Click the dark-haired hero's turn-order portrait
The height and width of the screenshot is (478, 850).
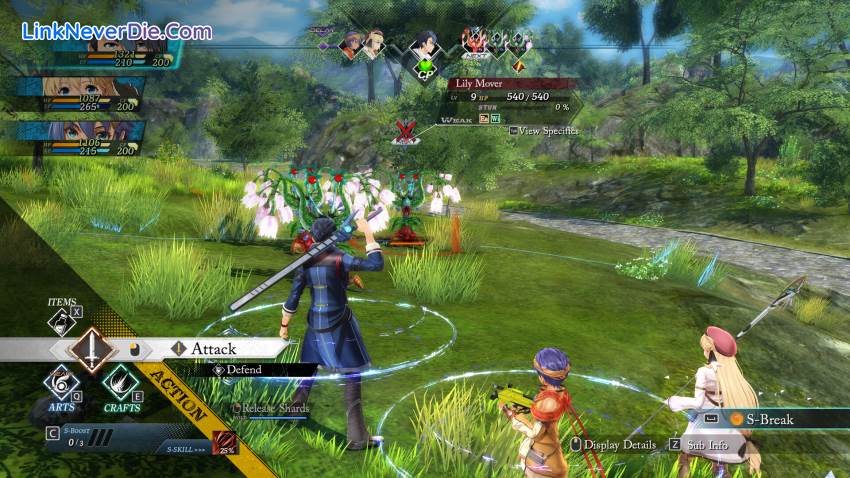pyautogui.click(x=426, y=44)
